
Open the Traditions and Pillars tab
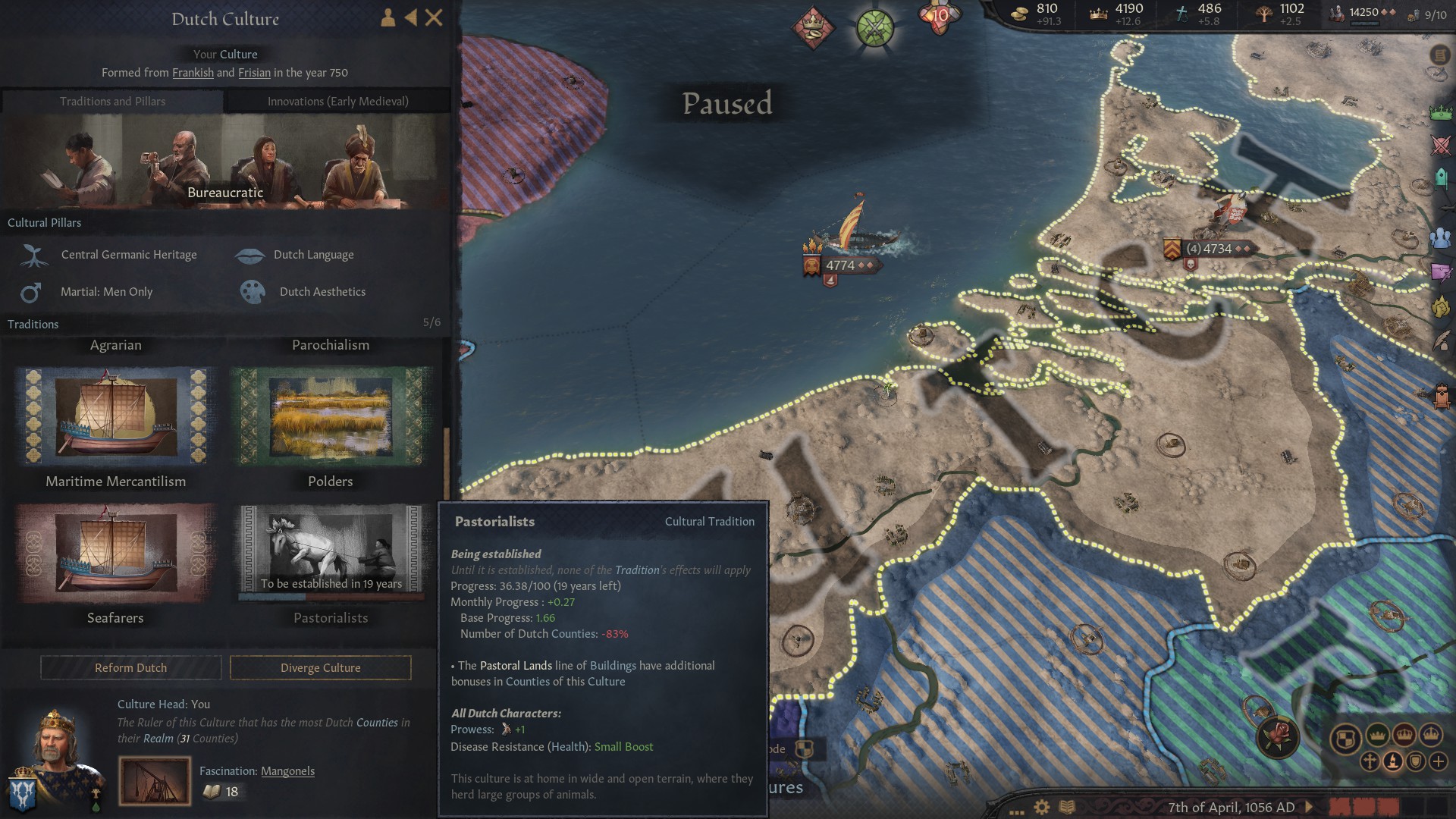point(114,101)
